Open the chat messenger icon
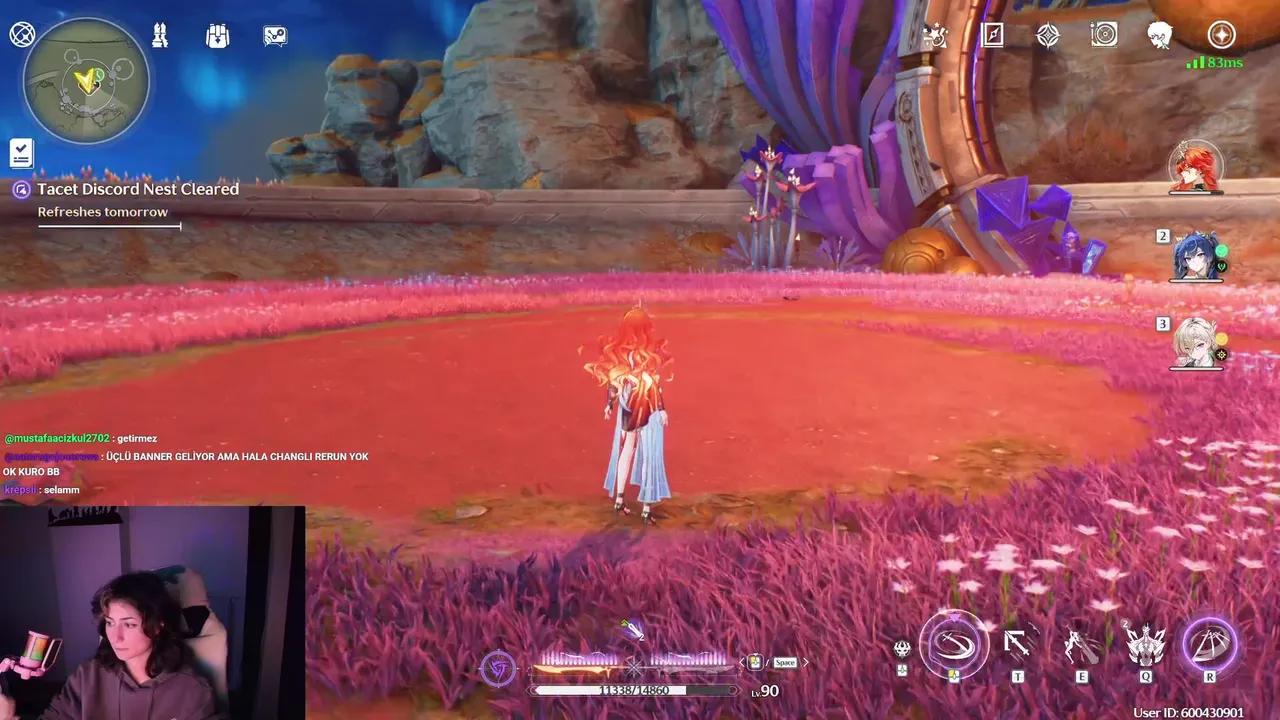The height and width of the screenshot is (720, 1280). 273,36
